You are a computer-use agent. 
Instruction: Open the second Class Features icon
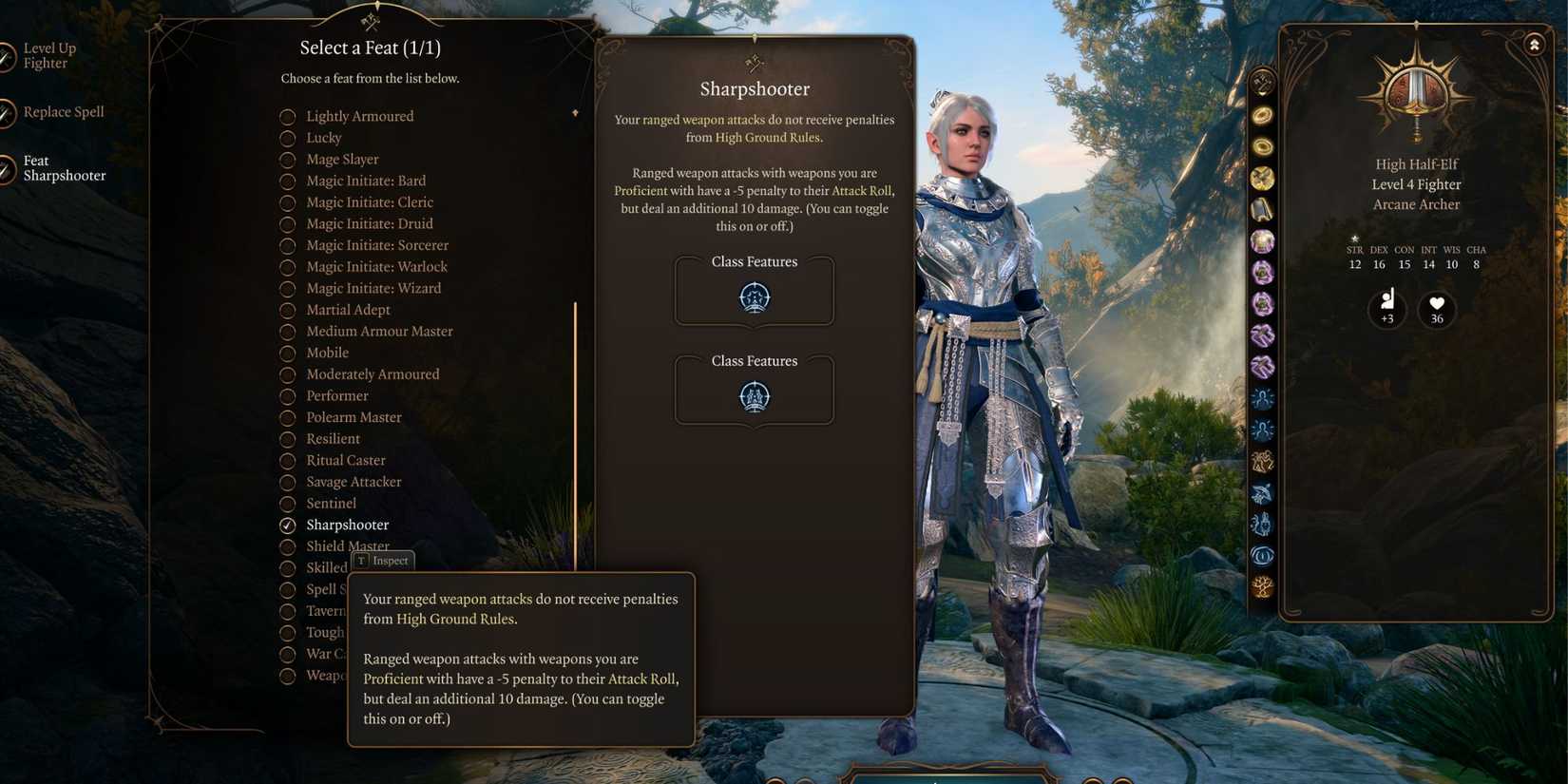pos(754,395)
